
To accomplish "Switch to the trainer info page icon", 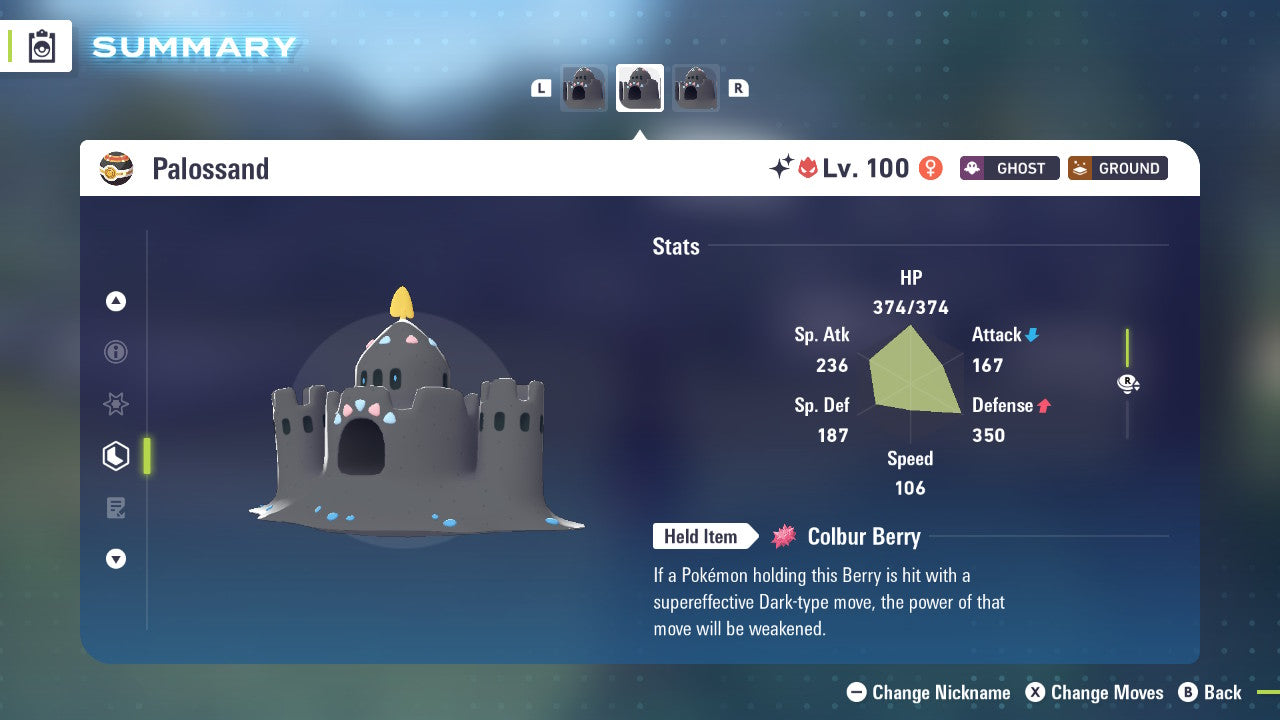I will pyautogui.click(x=116, y=352).
